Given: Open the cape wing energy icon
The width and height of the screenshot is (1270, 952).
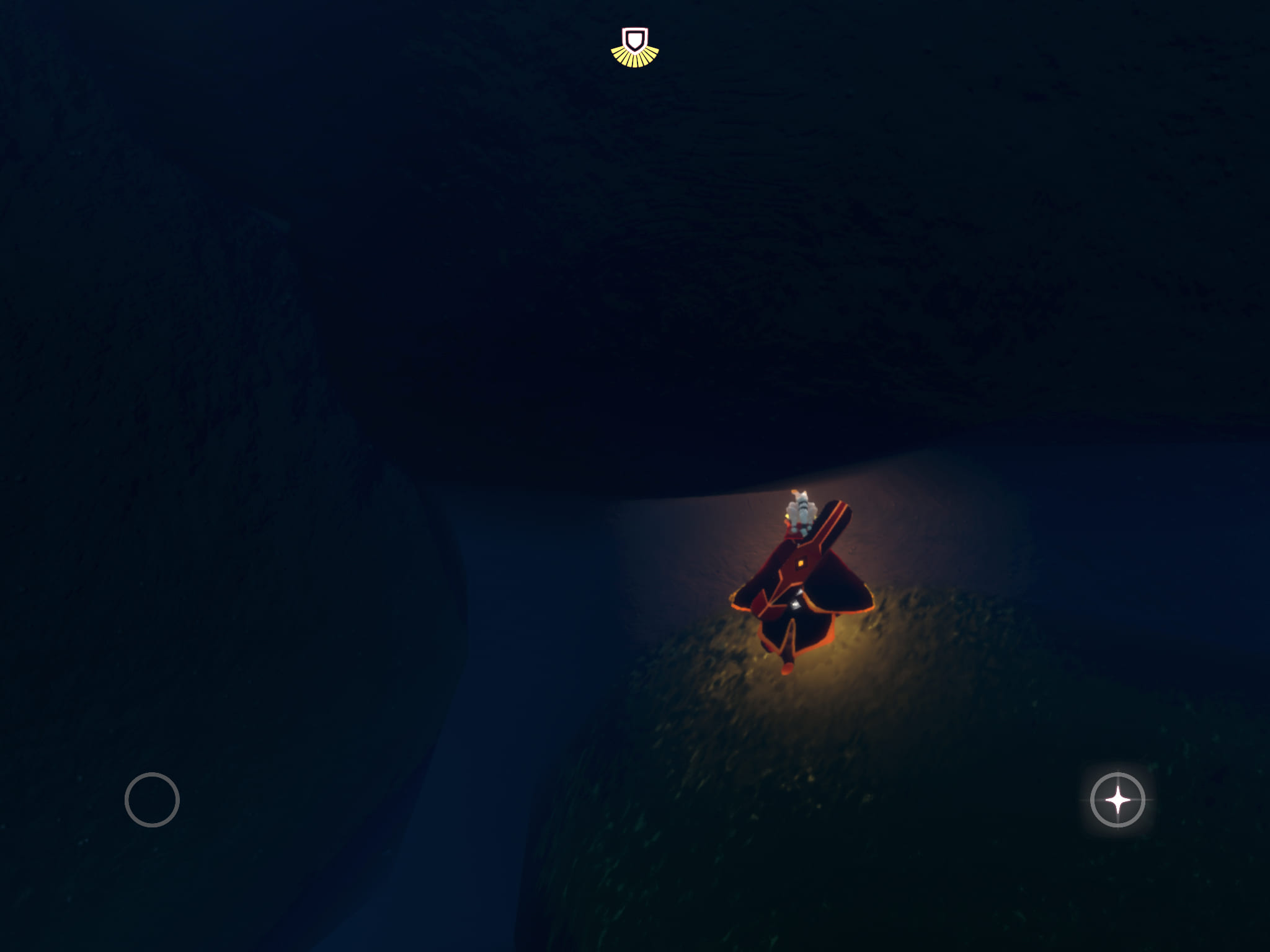Looking at the screenshot, I should (x=635, y=47).
